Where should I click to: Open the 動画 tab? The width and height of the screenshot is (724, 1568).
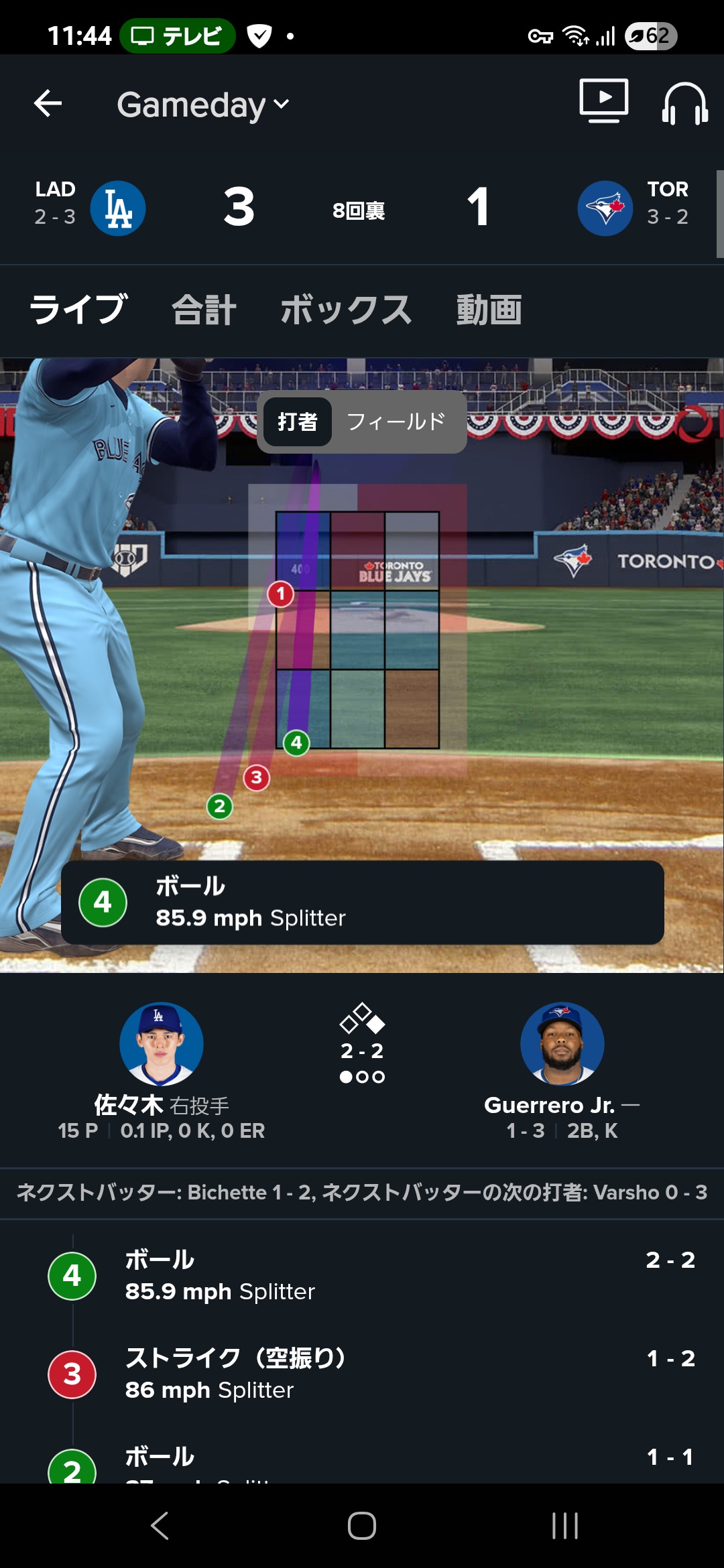pos(489,310)
